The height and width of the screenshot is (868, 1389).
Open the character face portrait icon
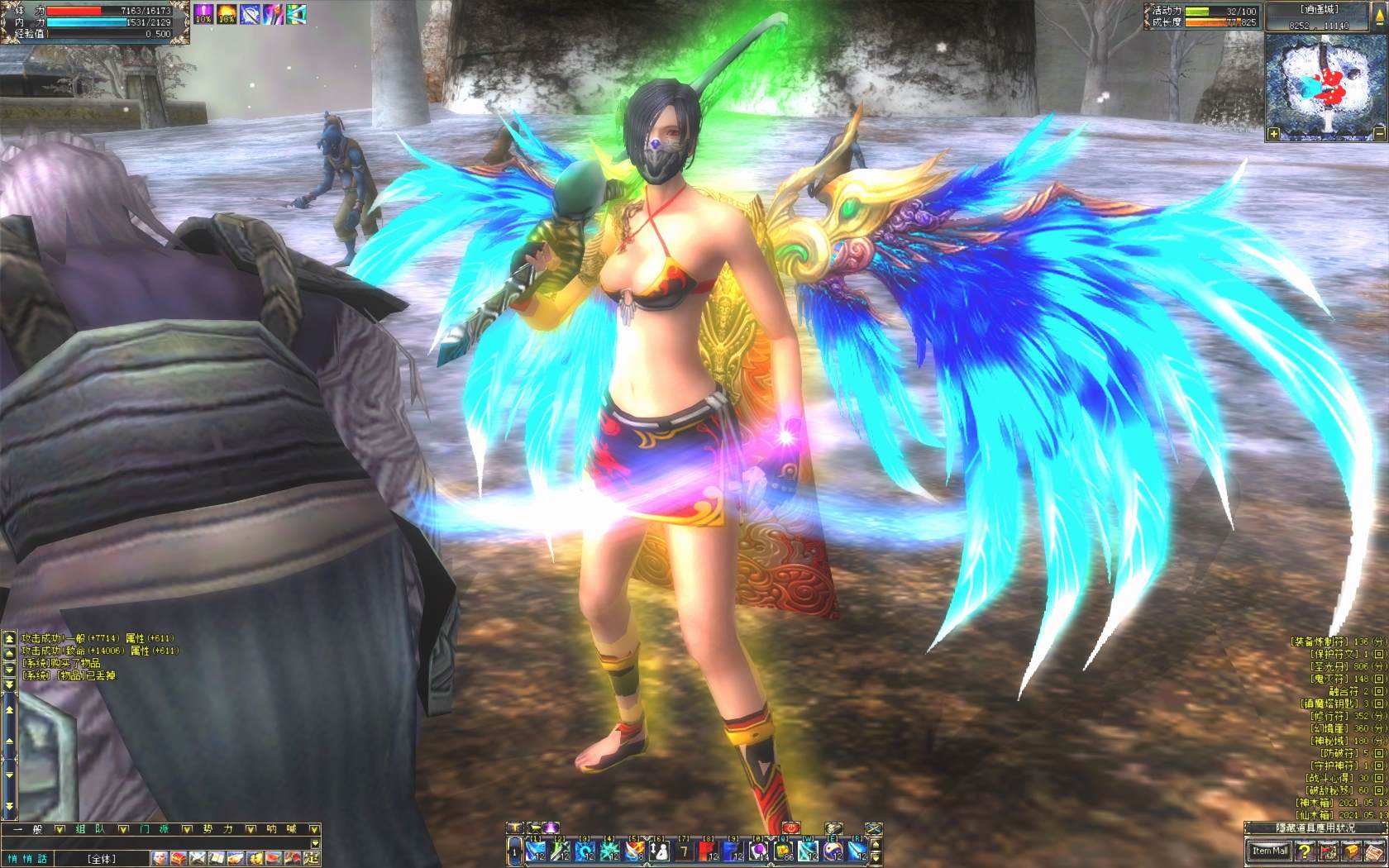pos(159,858)
